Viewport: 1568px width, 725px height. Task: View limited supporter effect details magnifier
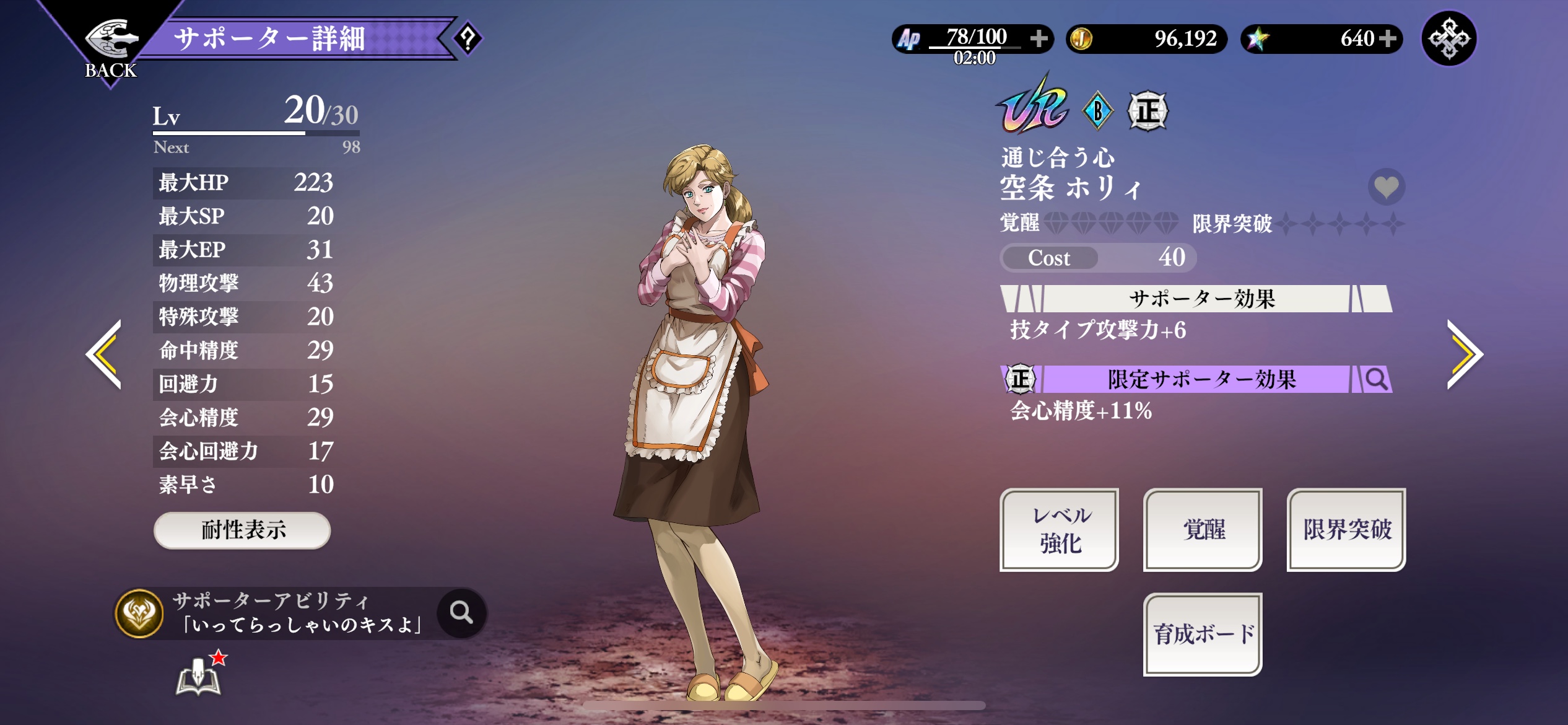(1376, 379)
